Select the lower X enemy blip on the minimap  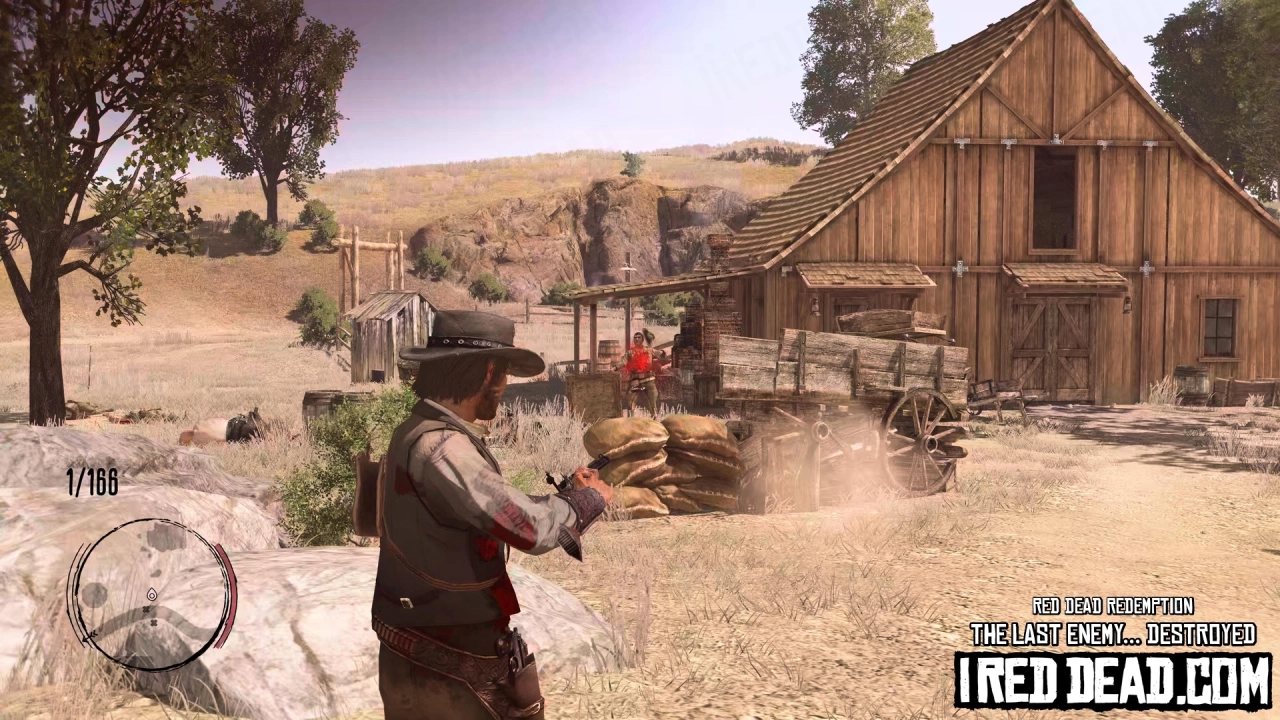153,623
